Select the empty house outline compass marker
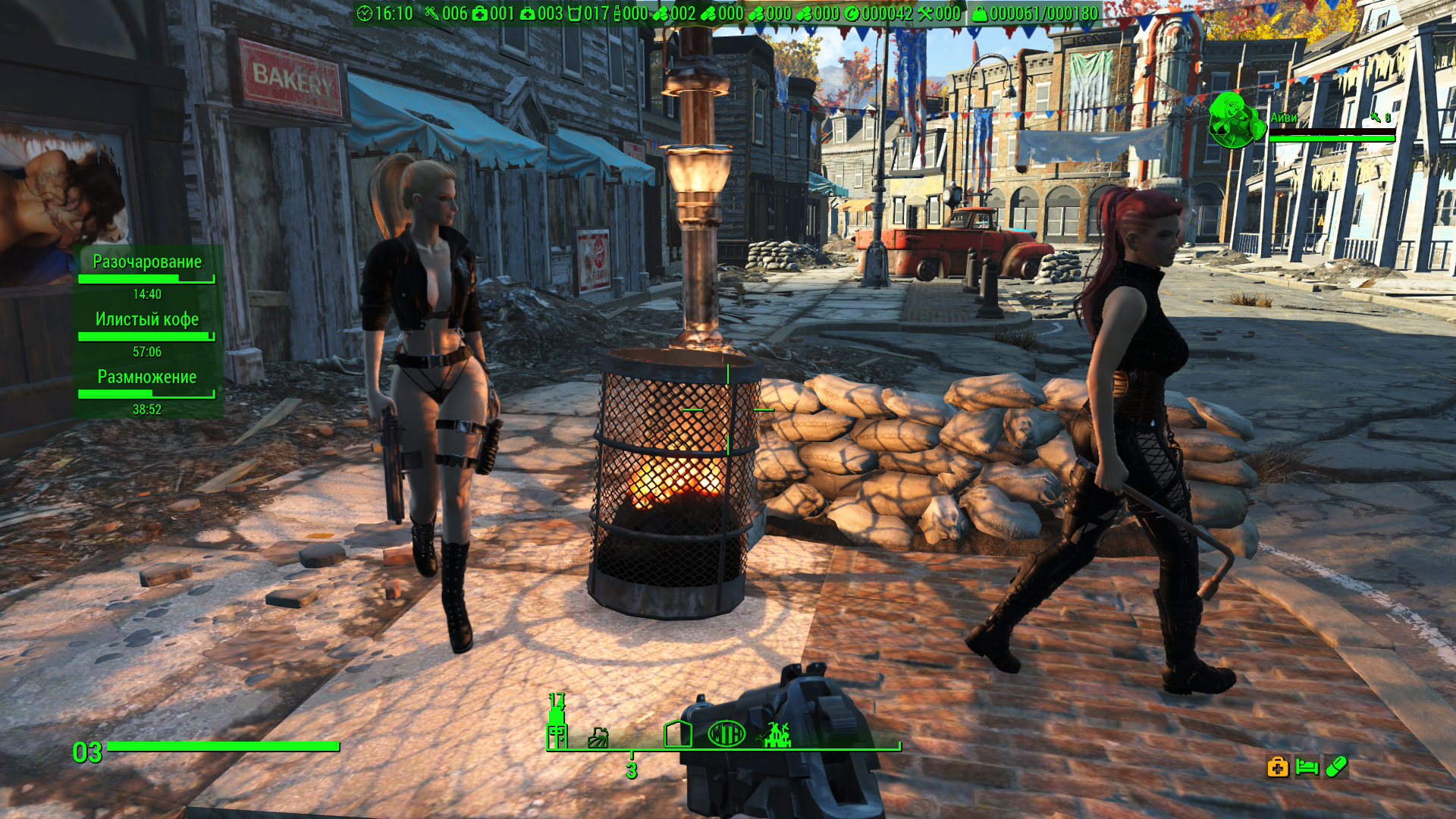1456x819 pixels. 677,733
